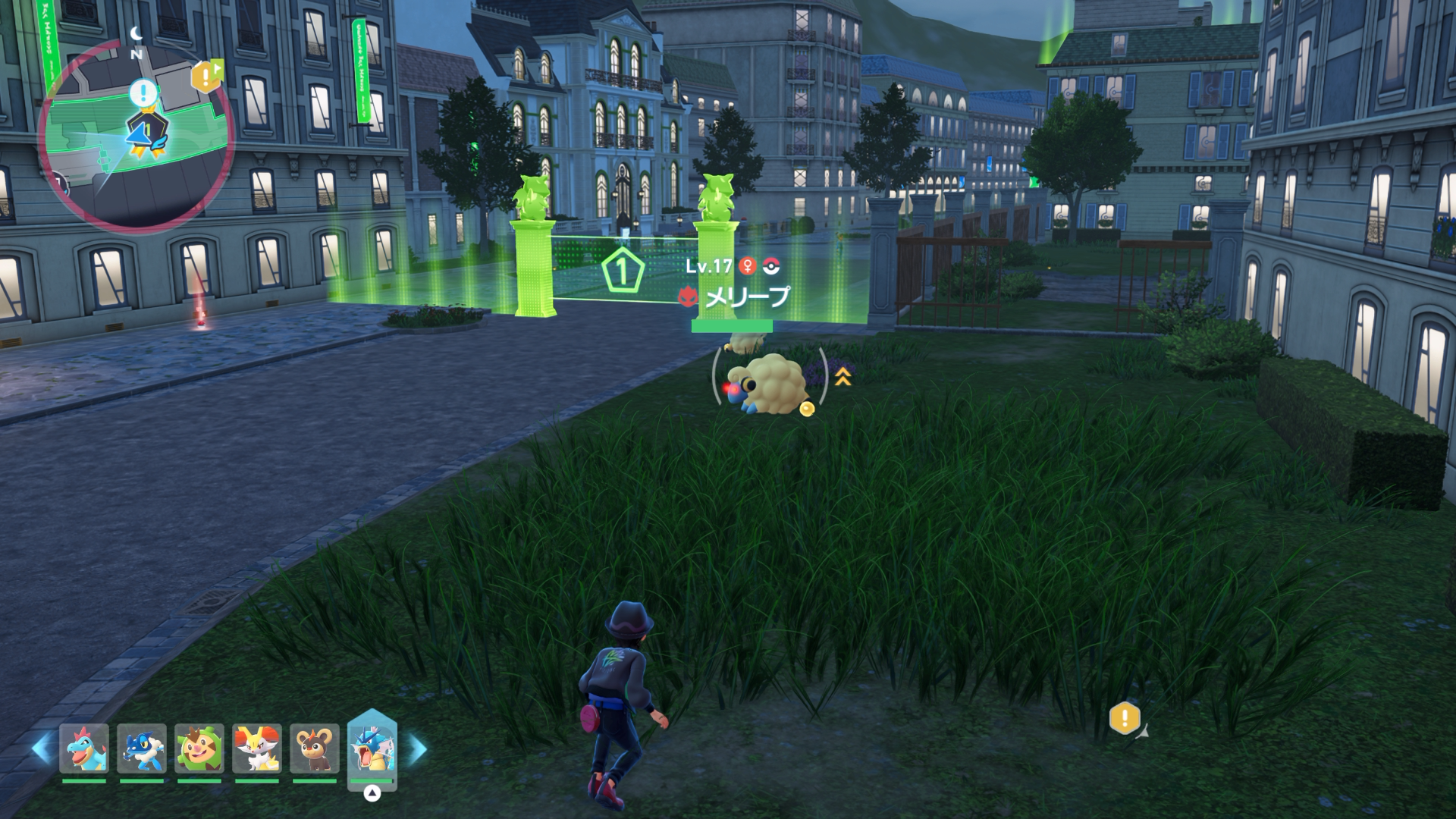The height and width of the screenshot is (819, 1456).
Task: Cycle the party bar left with the arrow
Action: [x=41, y=748]
